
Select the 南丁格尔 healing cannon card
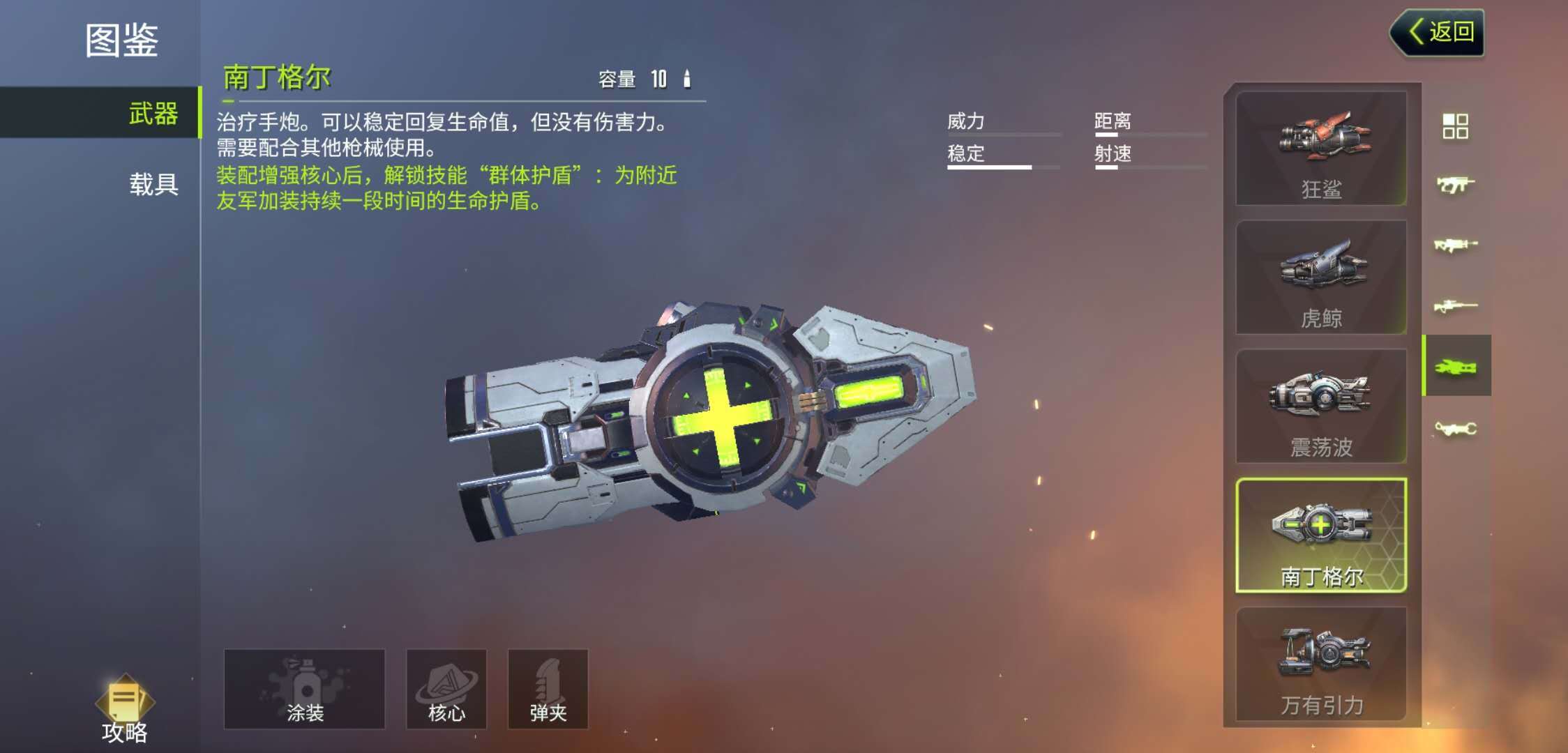coord(1321,535)
